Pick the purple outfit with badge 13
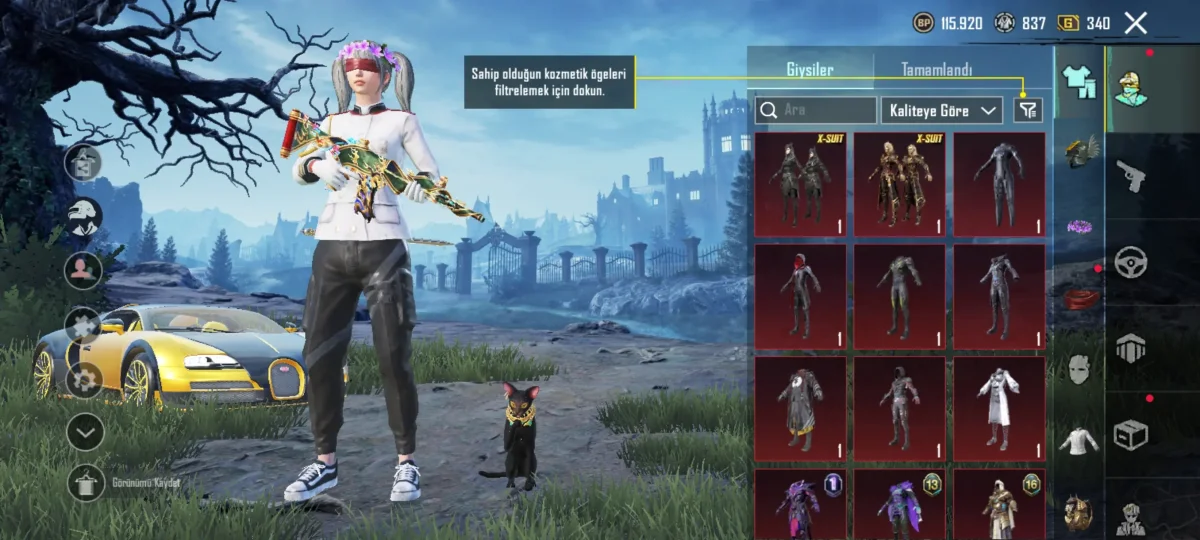Image resolution: width=1200 pixels, height=540 pixels. click(x=899, y=505)
